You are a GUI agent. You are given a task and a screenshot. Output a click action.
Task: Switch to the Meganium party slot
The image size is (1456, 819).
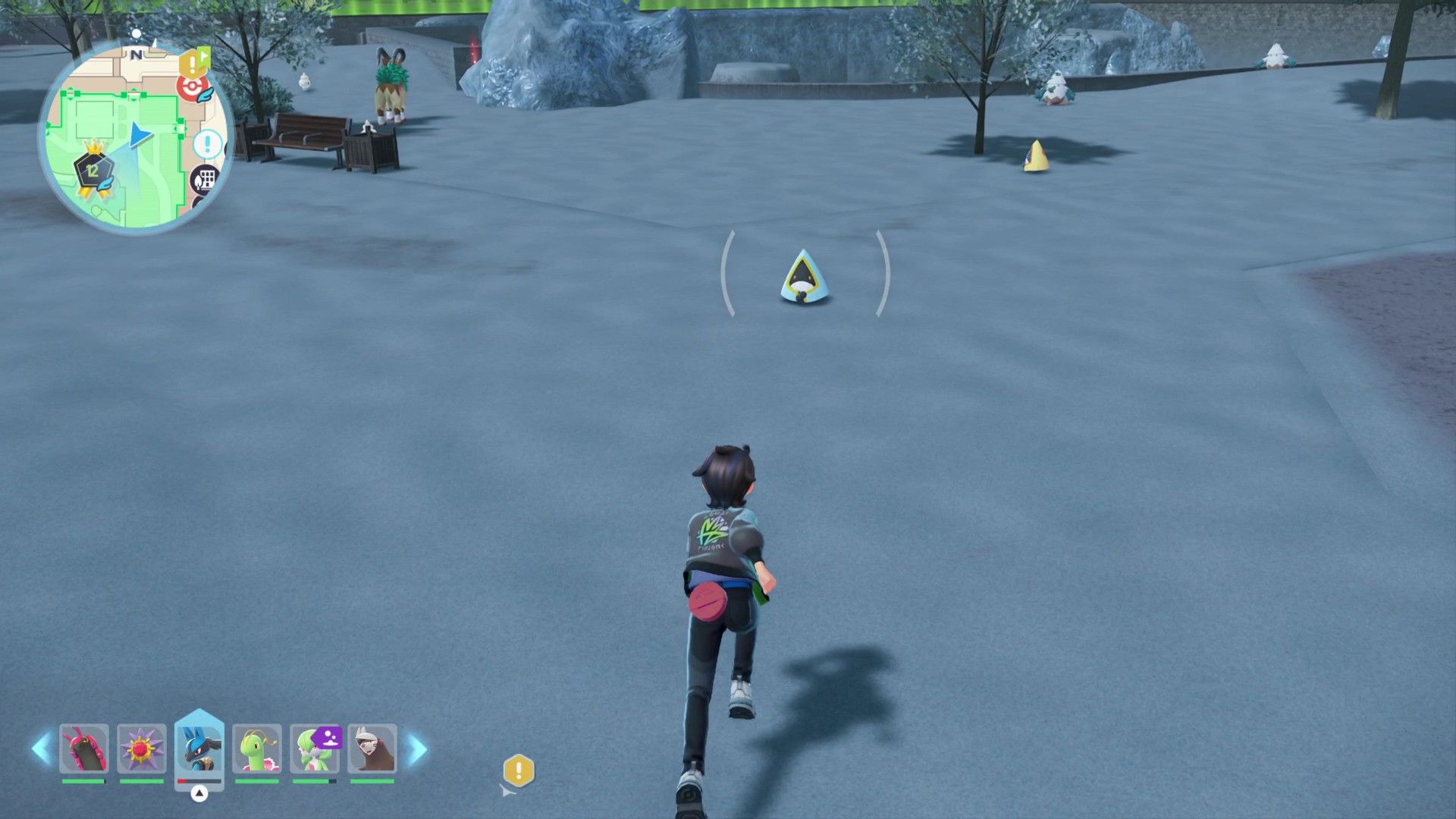256,748
